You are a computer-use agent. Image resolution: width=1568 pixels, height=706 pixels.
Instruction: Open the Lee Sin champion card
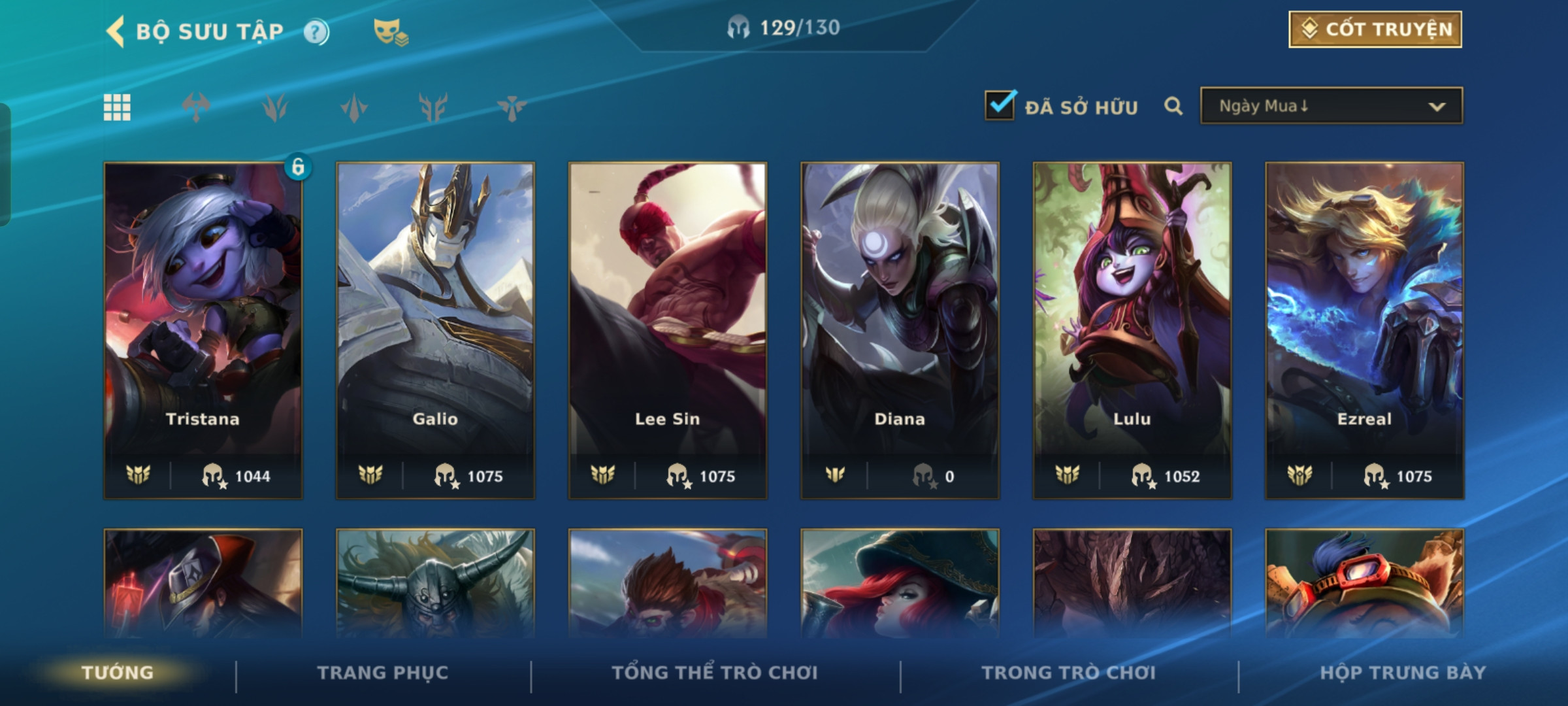(x=668, y=330)
